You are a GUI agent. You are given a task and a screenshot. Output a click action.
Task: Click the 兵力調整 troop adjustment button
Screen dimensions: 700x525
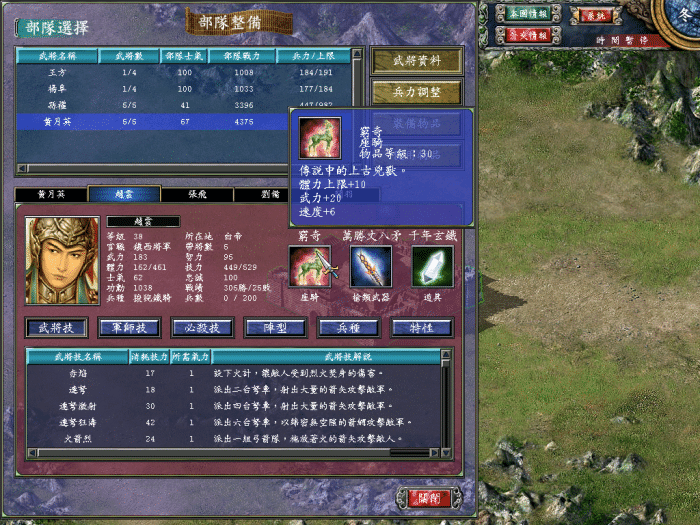click(x=417, y=93)
